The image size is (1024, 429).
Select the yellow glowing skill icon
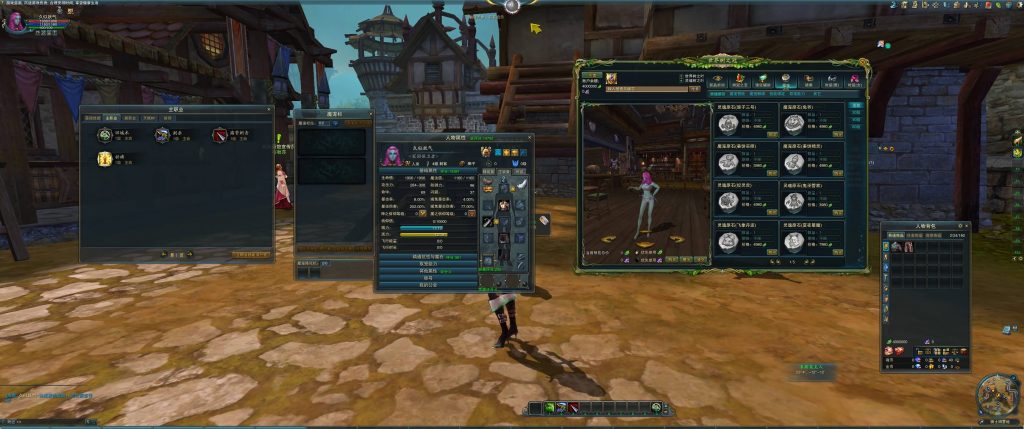pos(104,159)
